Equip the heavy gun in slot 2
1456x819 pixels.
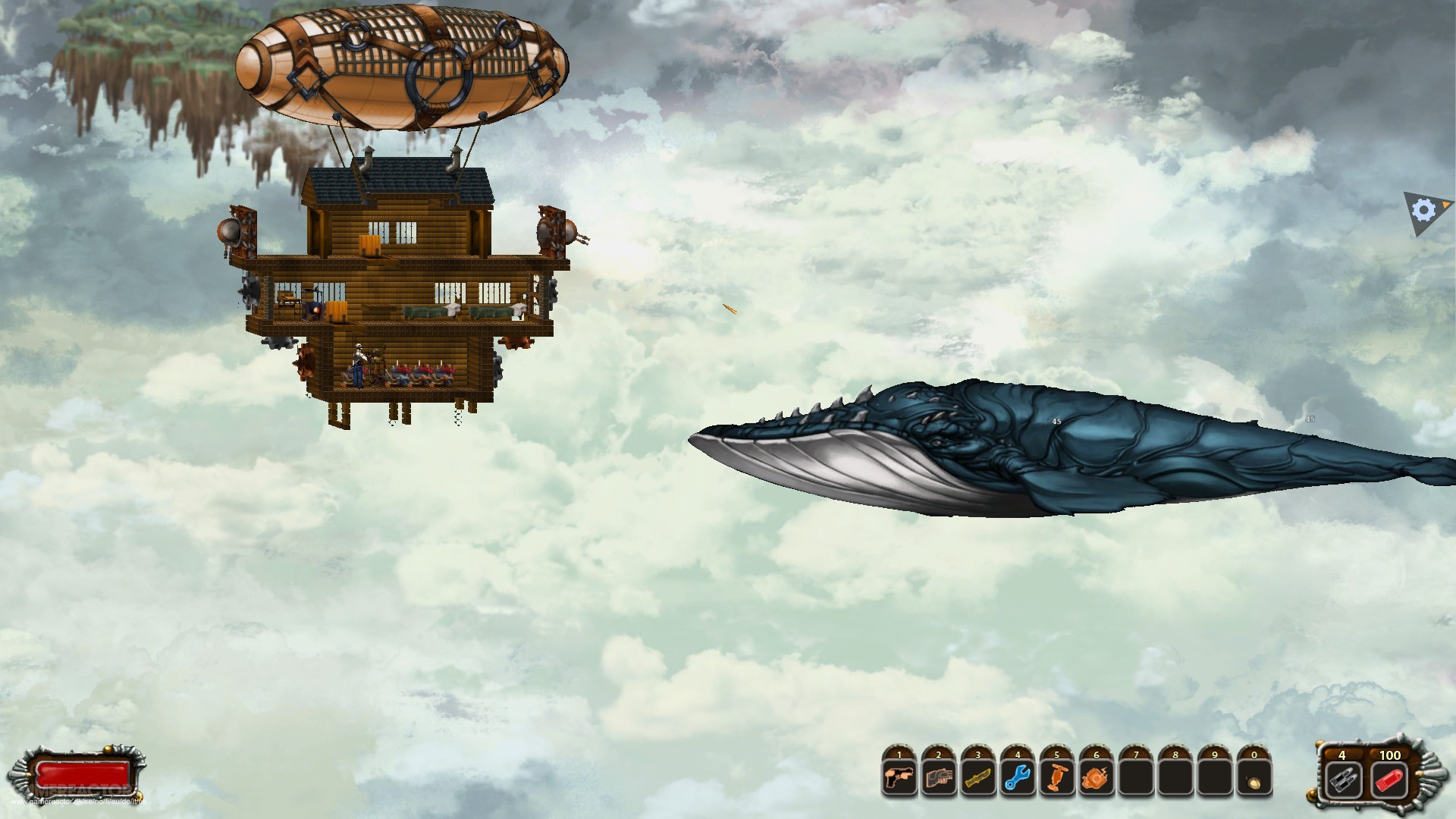(939, 779)
